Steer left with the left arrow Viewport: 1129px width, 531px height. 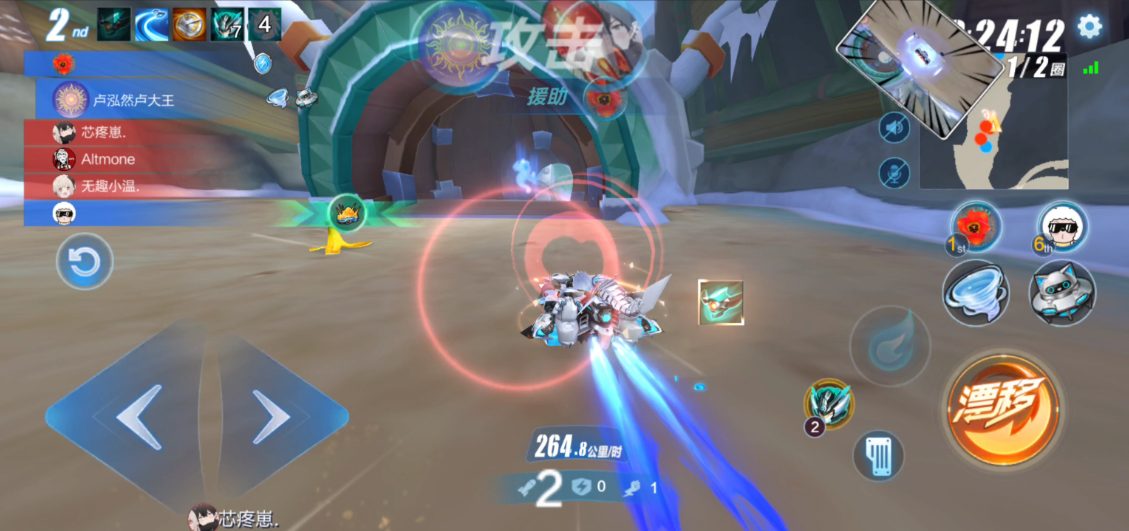point(138,416)
